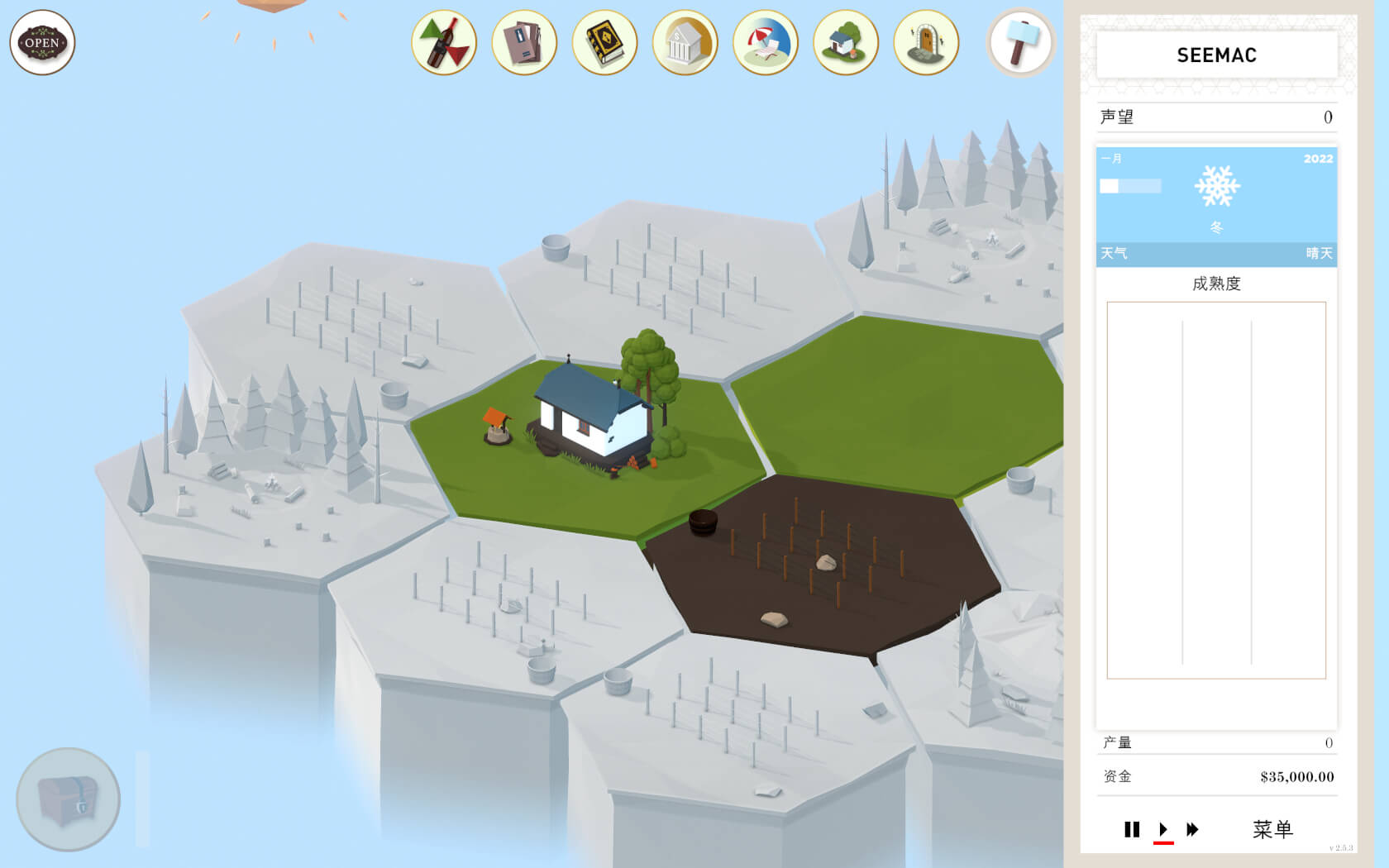Open the wine bottle and flags icon
Viewport: 1389px width, 868px height.
click(444, 43)
